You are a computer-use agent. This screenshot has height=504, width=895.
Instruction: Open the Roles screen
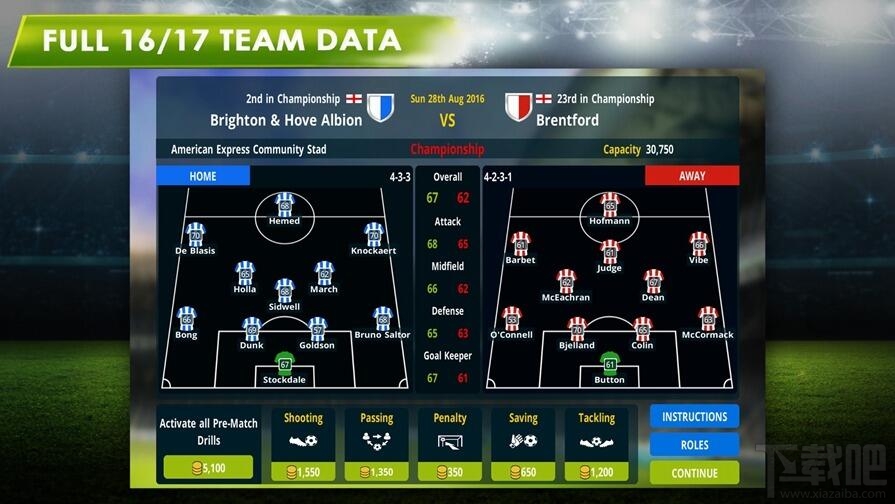coord(694,444)
